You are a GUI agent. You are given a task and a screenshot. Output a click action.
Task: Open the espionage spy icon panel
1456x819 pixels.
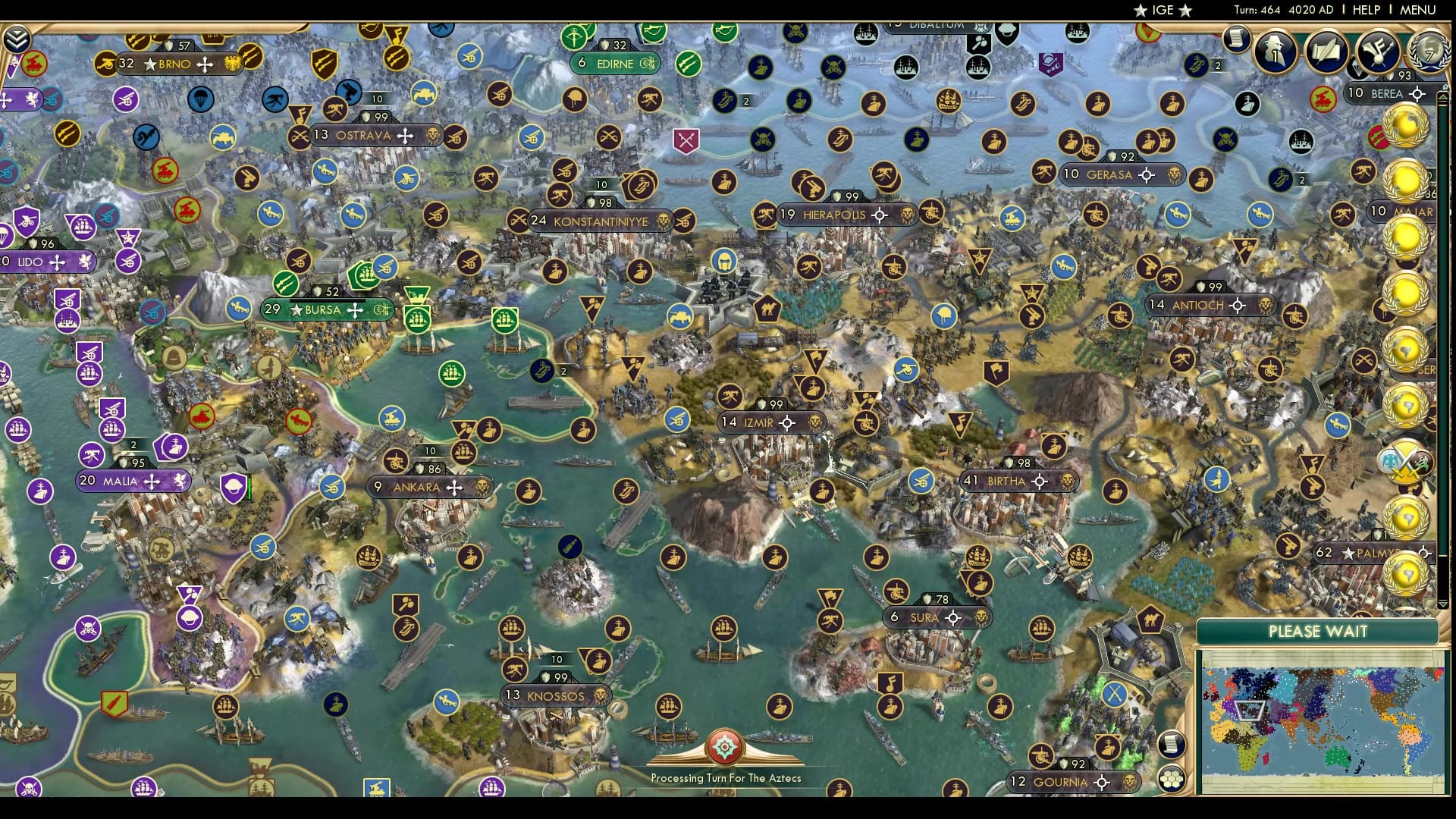click(1275, 52)
